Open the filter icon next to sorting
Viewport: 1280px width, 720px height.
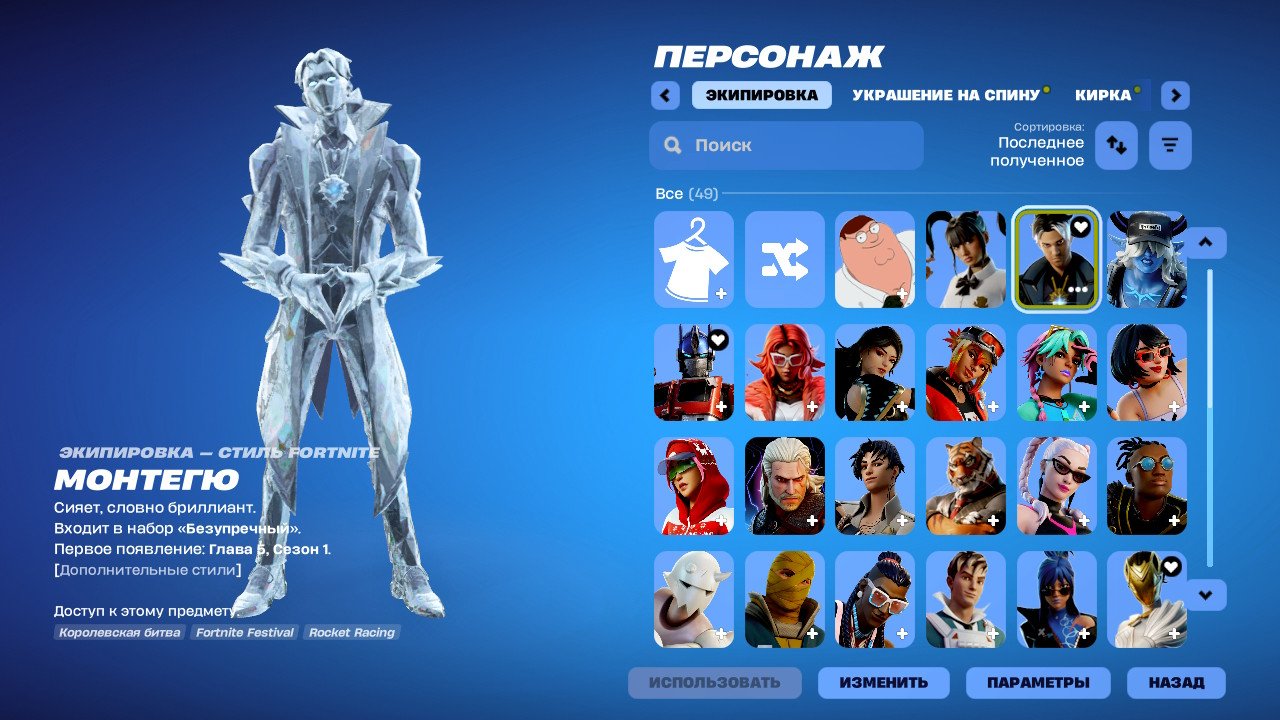tap(1168, 145)
